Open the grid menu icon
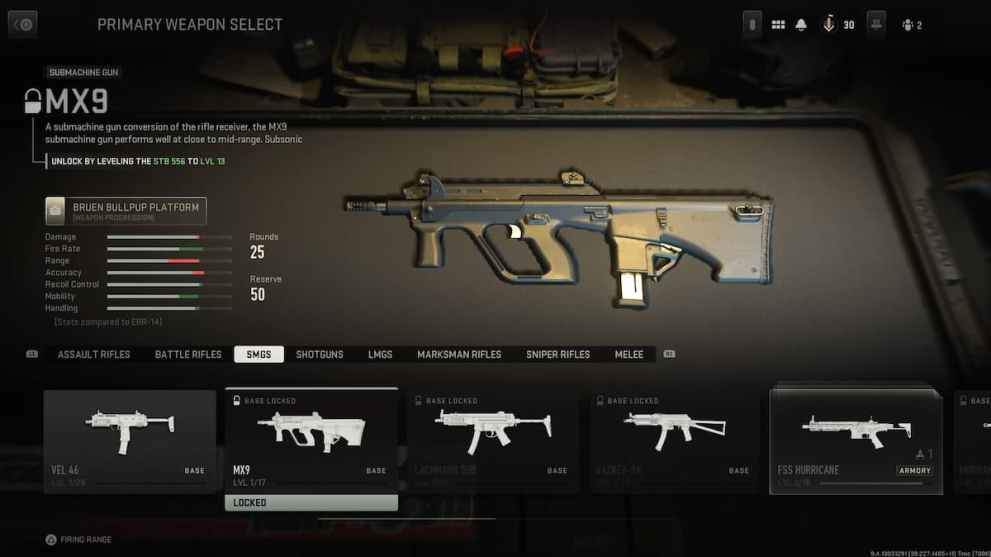Viewport: 991px width, 557px height. tap(778, 25)
